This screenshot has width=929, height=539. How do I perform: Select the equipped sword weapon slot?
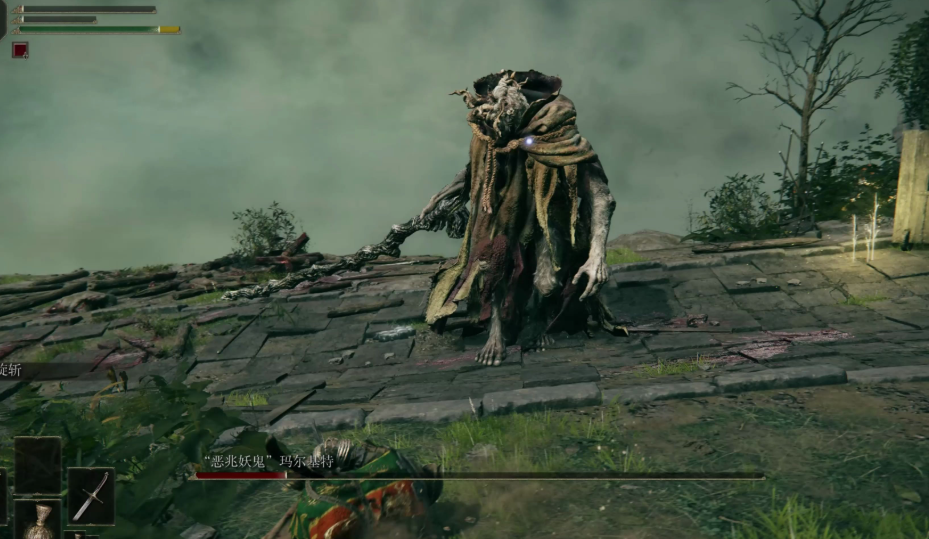tap(90, 495)
